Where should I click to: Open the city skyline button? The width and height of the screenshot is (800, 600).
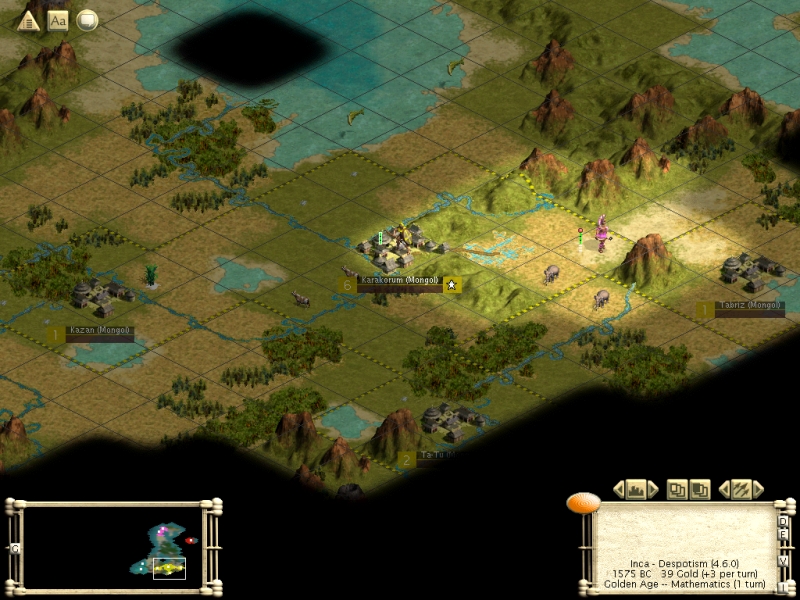[x=635, y=489]
